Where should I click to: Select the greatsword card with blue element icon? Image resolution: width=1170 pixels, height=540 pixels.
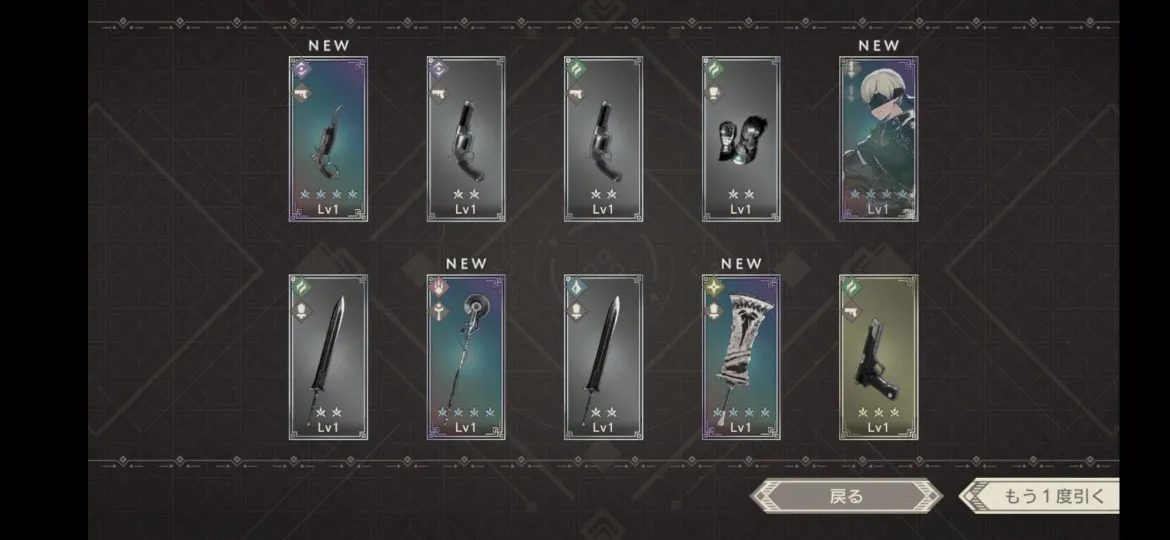(x=603, y=357)
